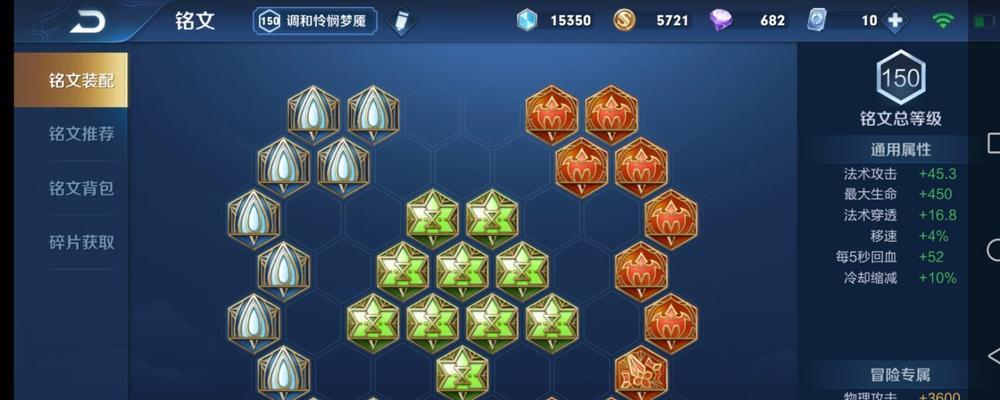Select the red rune with the odd claw emblem

pos(641,372)
